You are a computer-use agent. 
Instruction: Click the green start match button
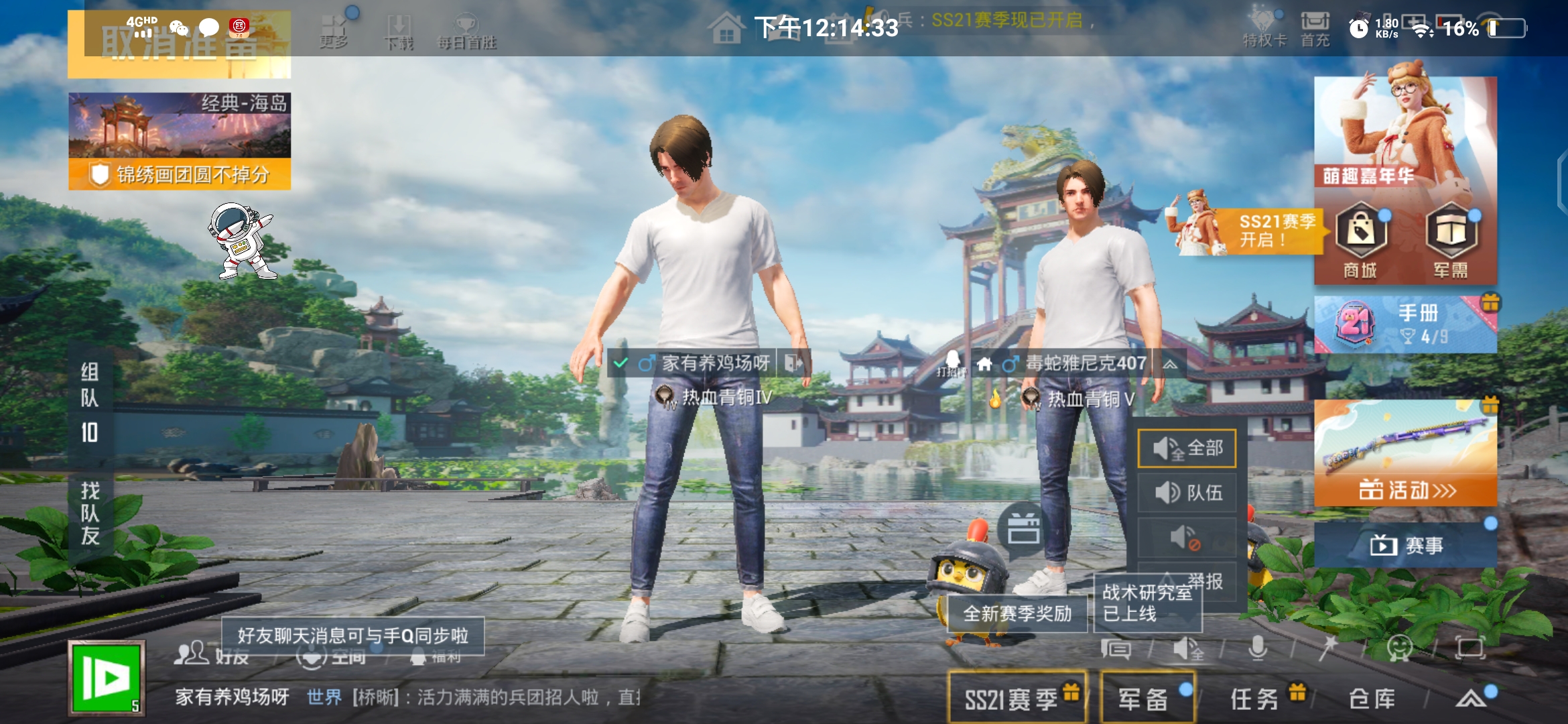[x=107, y=678]
